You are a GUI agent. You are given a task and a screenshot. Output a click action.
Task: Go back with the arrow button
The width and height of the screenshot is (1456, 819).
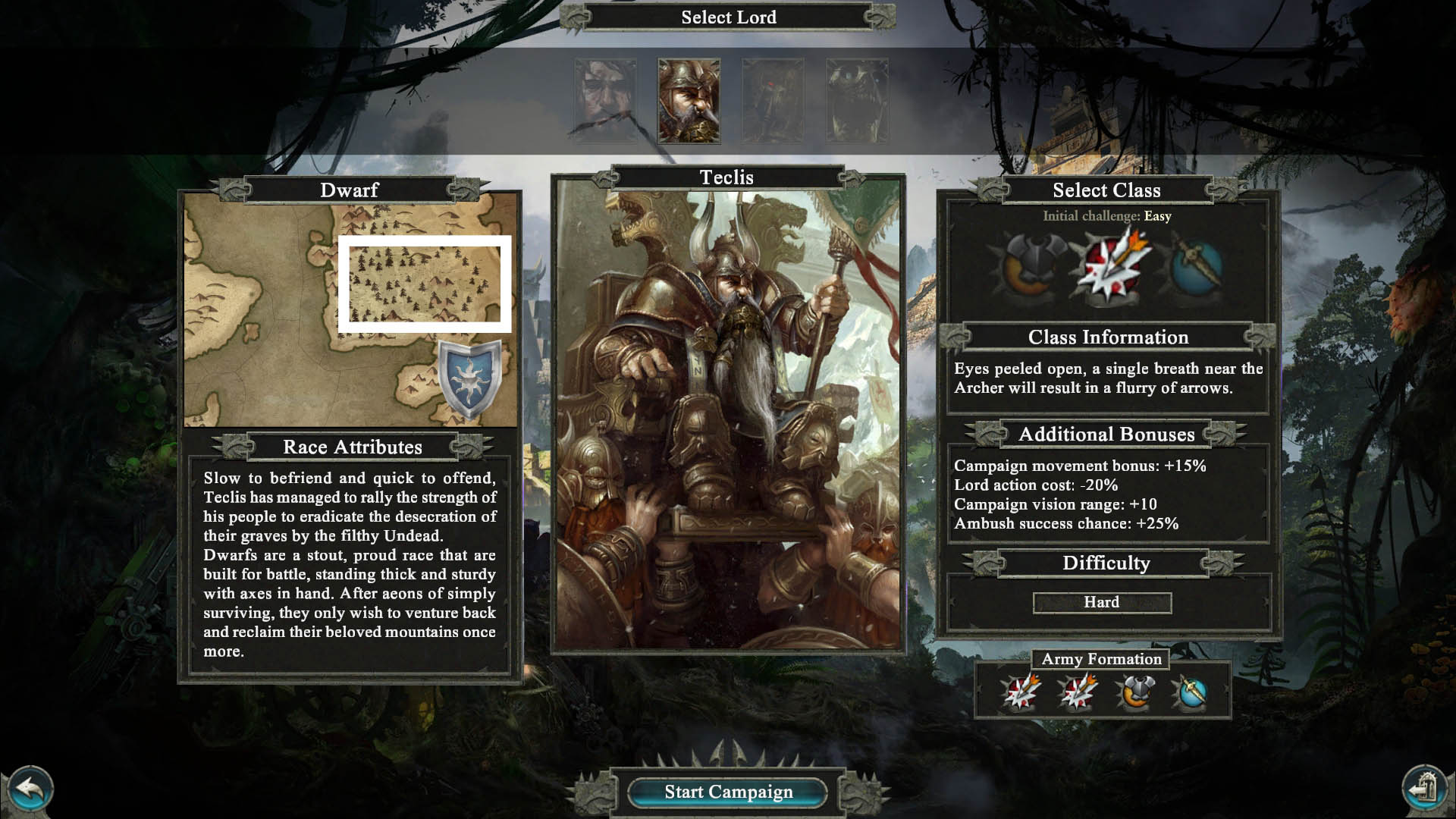click(x=29, y=791)
